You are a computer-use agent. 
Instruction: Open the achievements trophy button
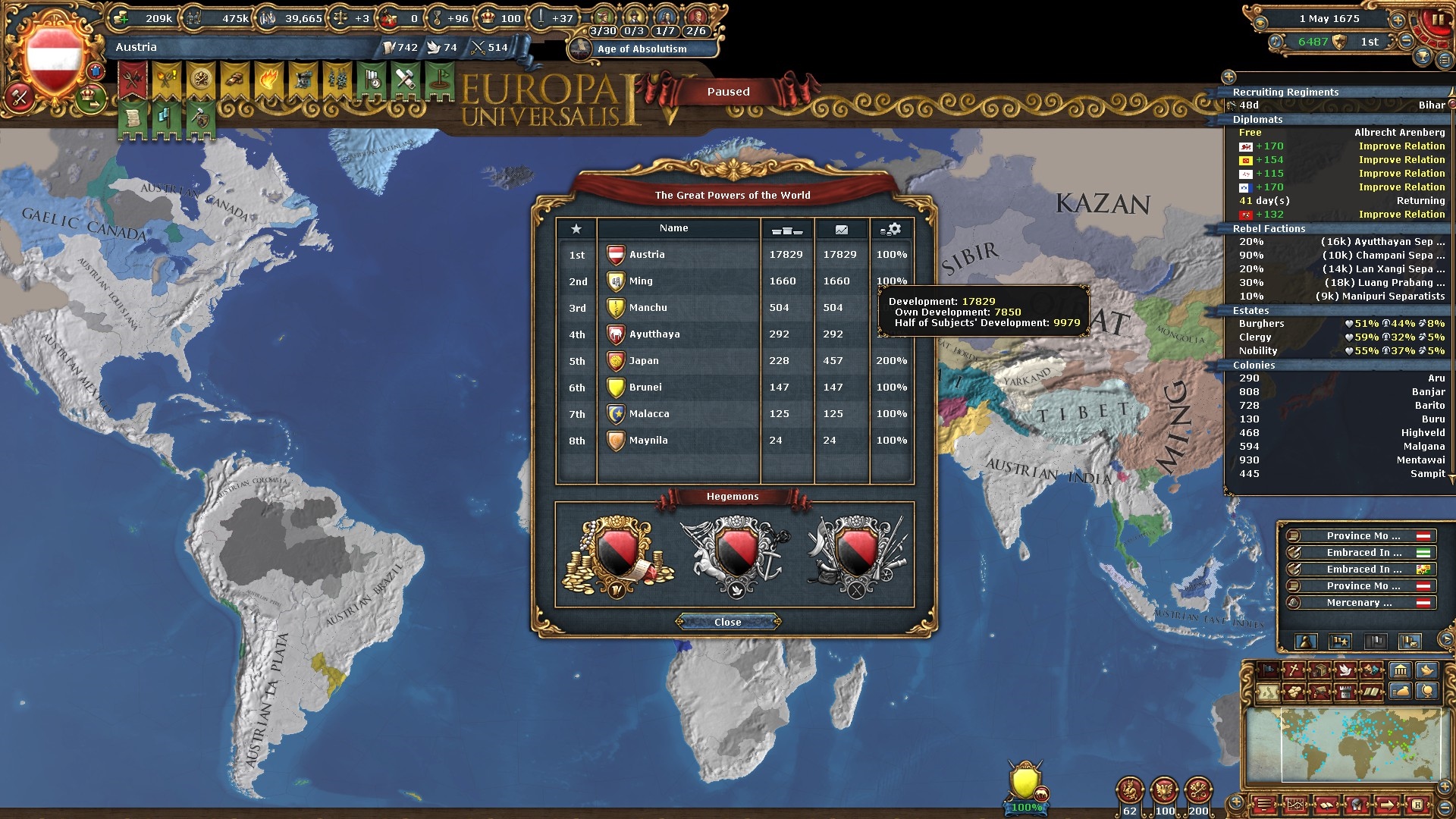[x=1423, y=57]
